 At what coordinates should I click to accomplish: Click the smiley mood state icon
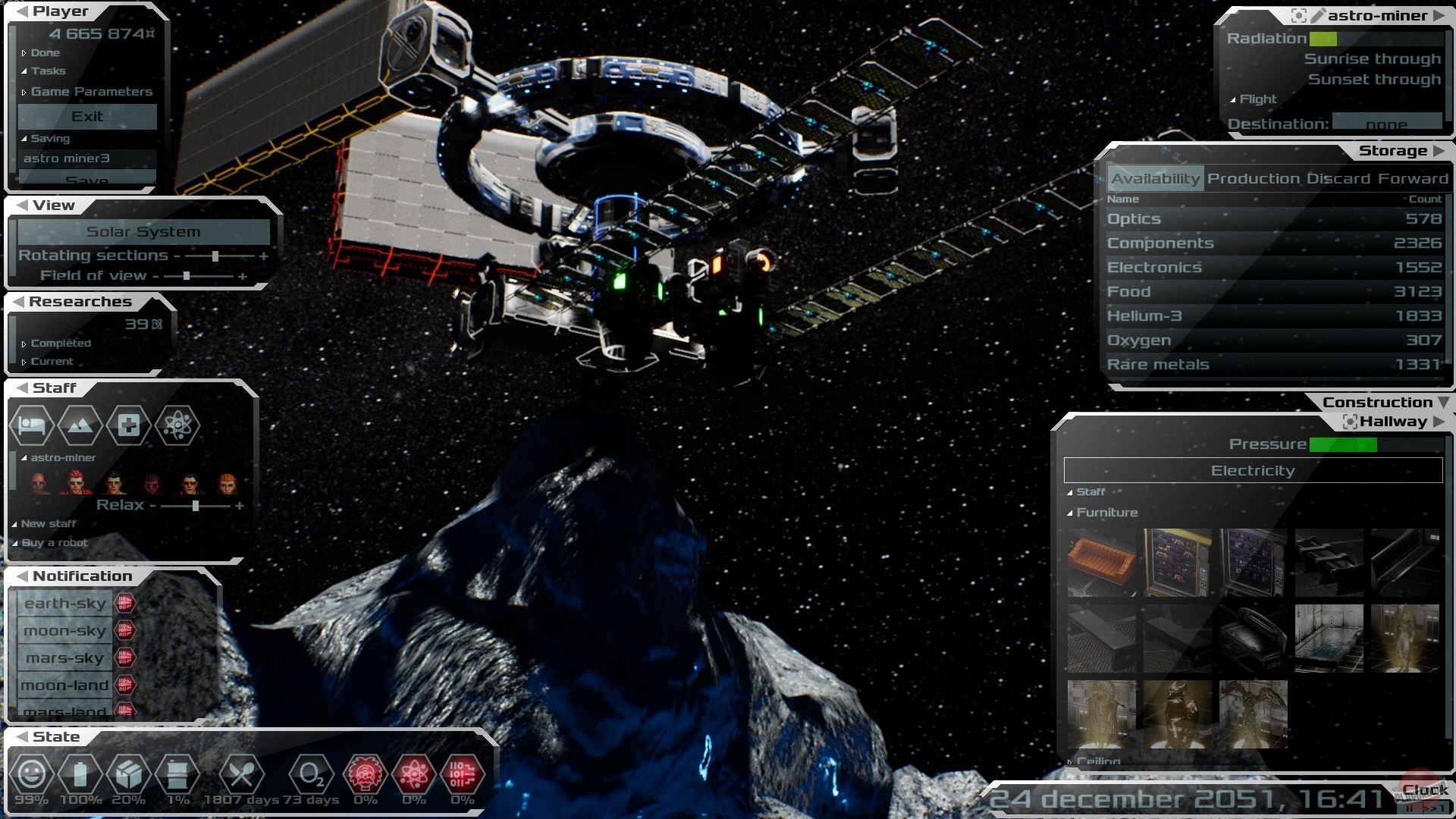pyautogui.click(x=31, y=775)
